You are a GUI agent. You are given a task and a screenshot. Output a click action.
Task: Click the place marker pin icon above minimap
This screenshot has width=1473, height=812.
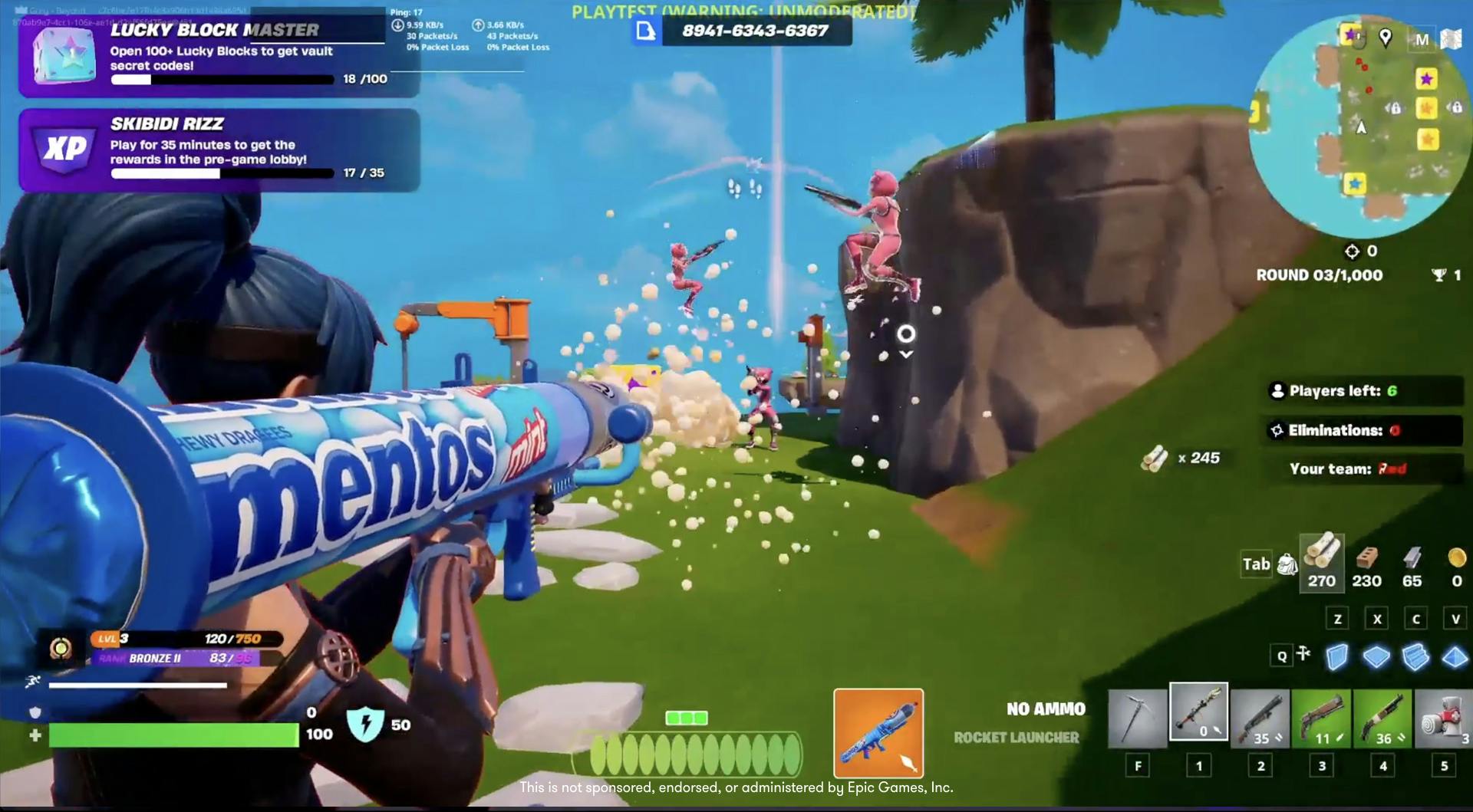[x=1384, y=38]
